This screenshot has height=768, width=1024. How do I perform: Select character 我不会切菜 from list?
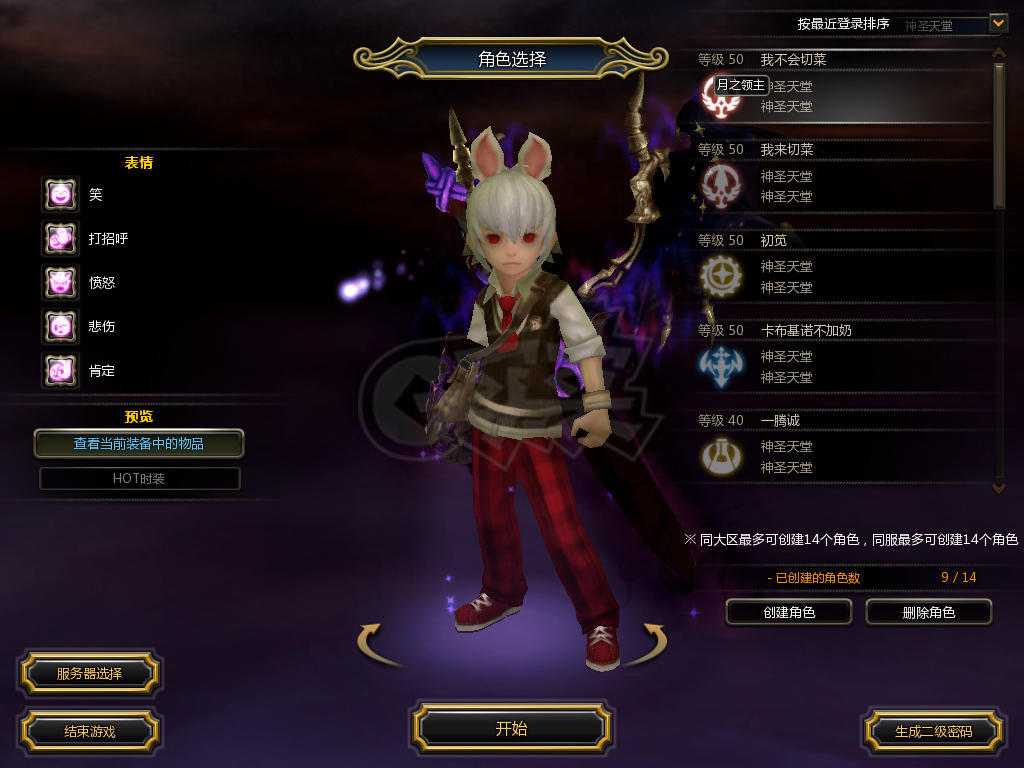click(840, 86)
